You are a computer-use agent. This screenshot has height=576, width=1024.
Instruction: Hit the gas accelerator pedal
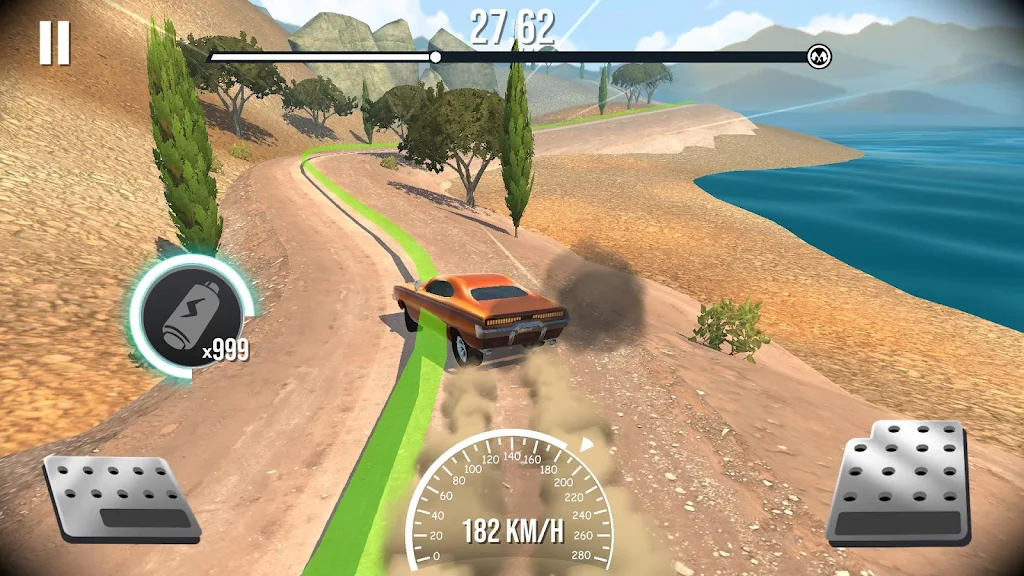[x=900, y=485]
